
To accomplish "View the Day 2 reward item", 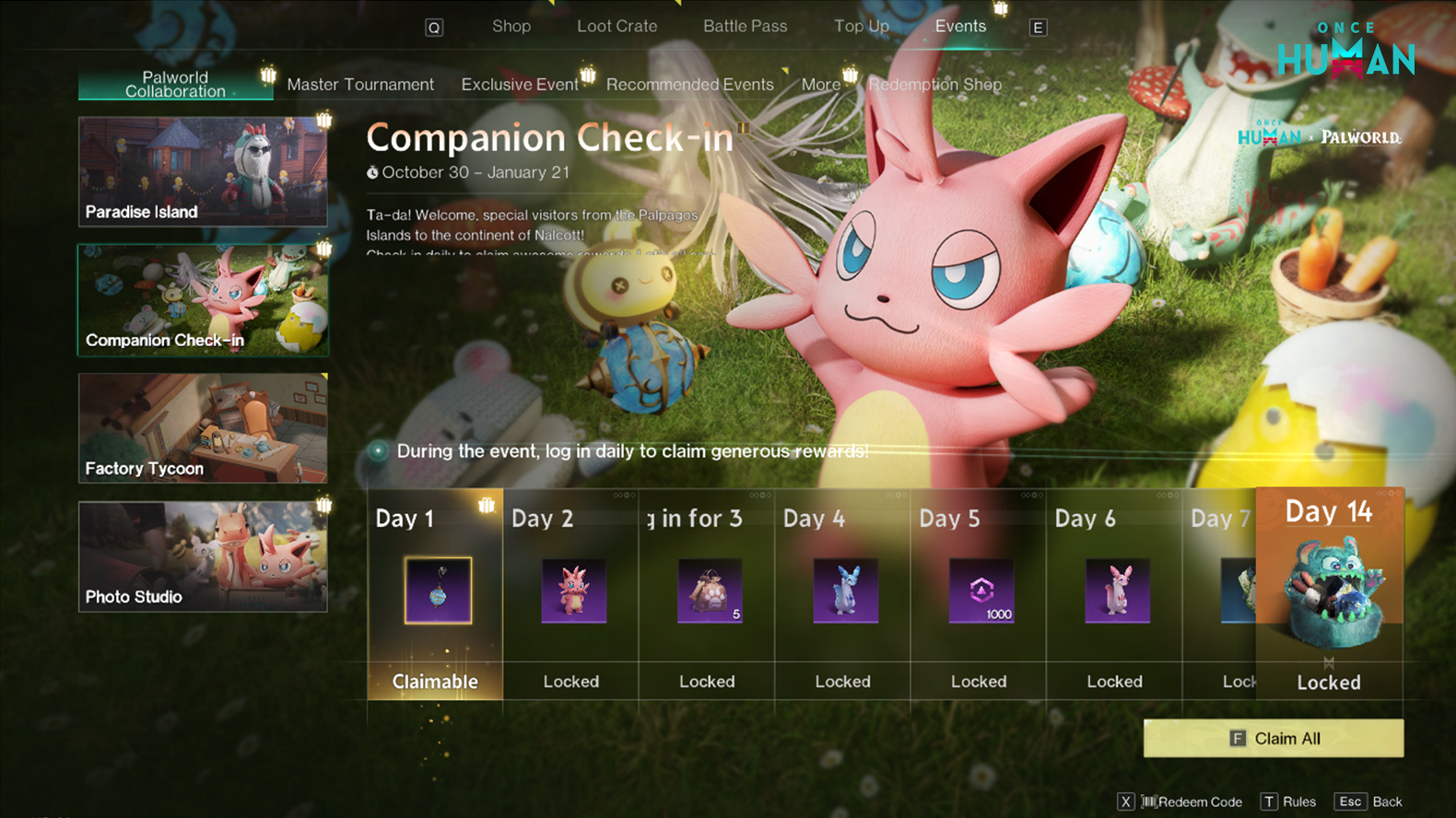I will [x=573, y=590].
